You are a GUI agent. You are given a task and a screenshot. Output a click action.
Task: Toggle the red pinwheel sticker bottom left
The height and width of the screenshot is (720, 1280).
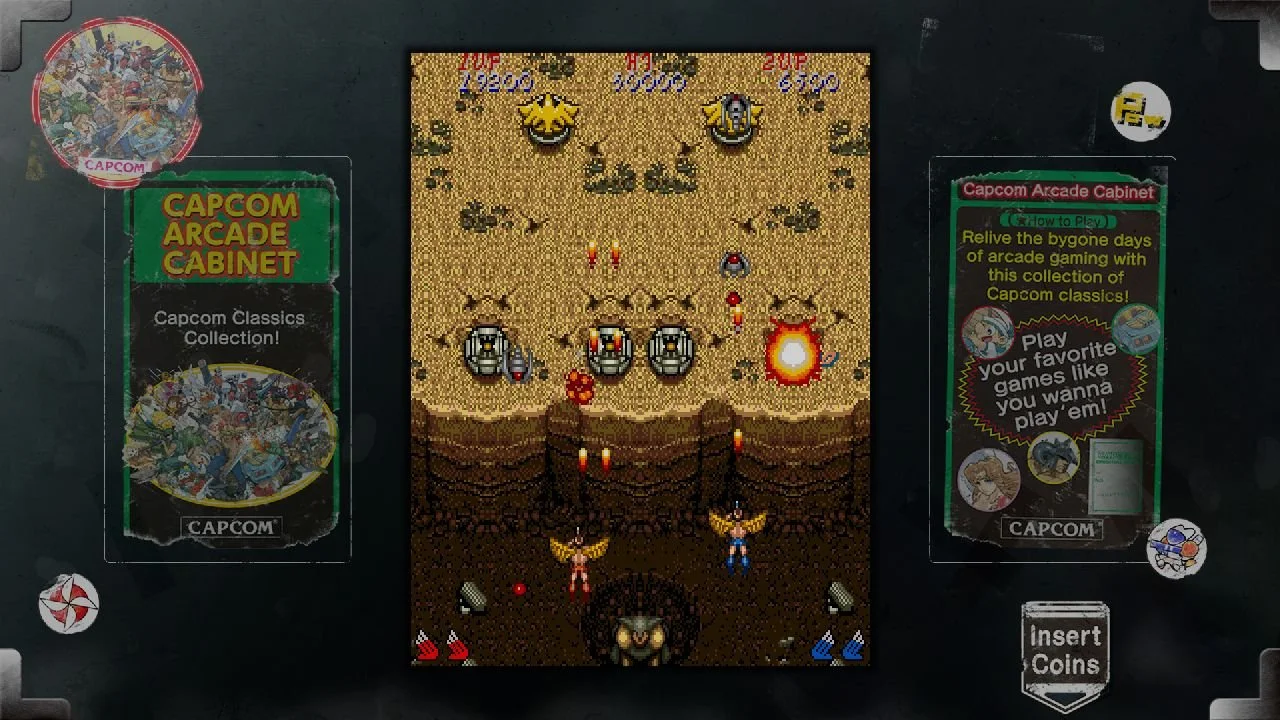[x=68, y=602]
